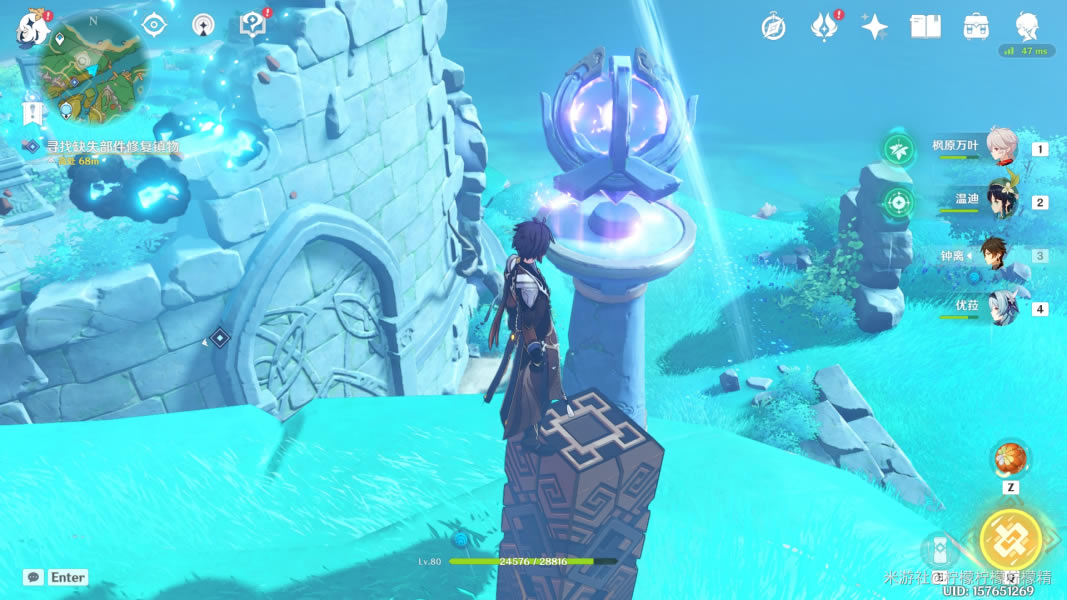Use the orange gadget above the Z key
The image size is (1067, 600).
click(1010, 459)
